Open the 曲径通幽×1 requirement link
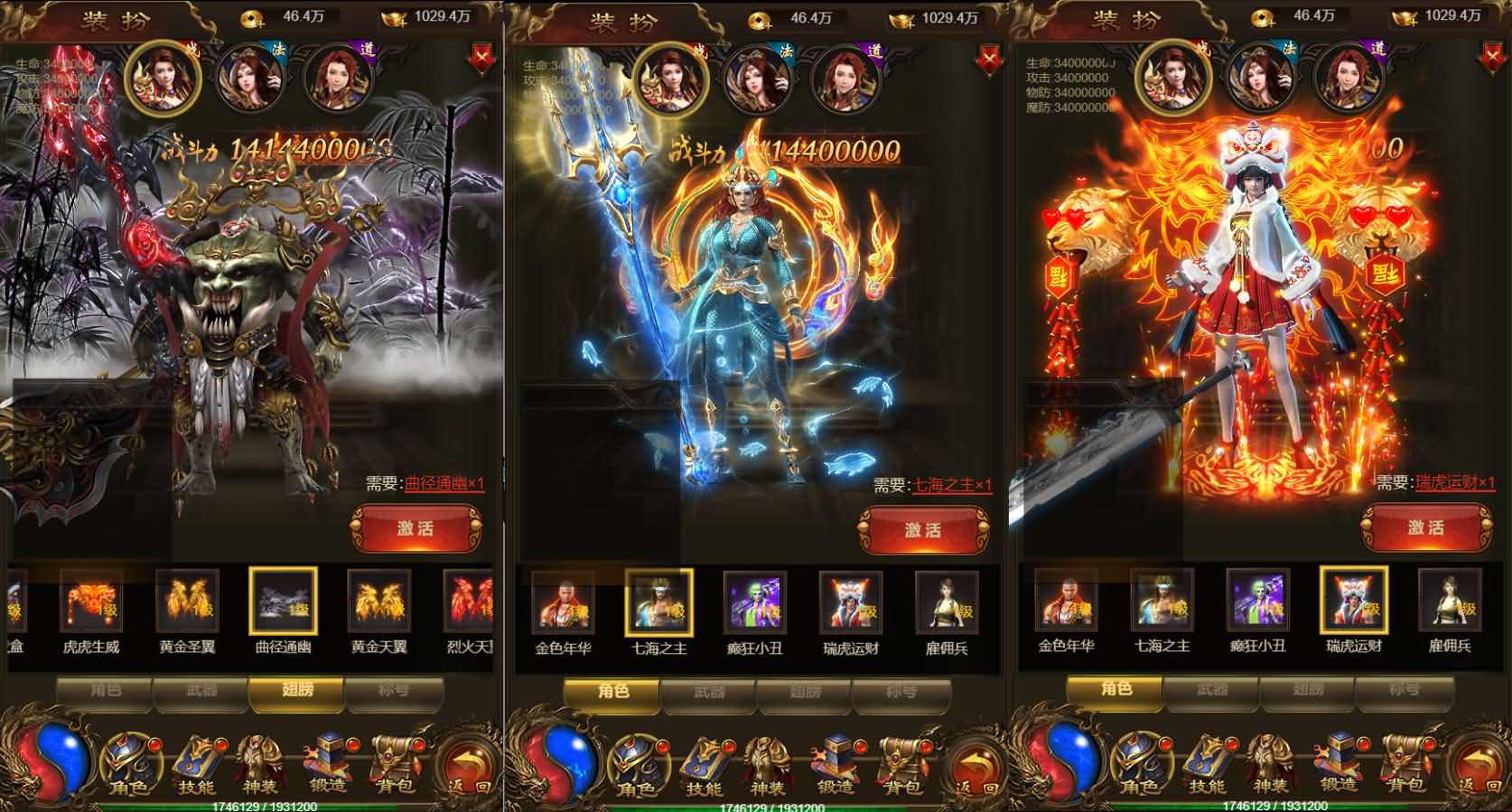Screen dimensions: 1512x812 [x=444, y=484]
